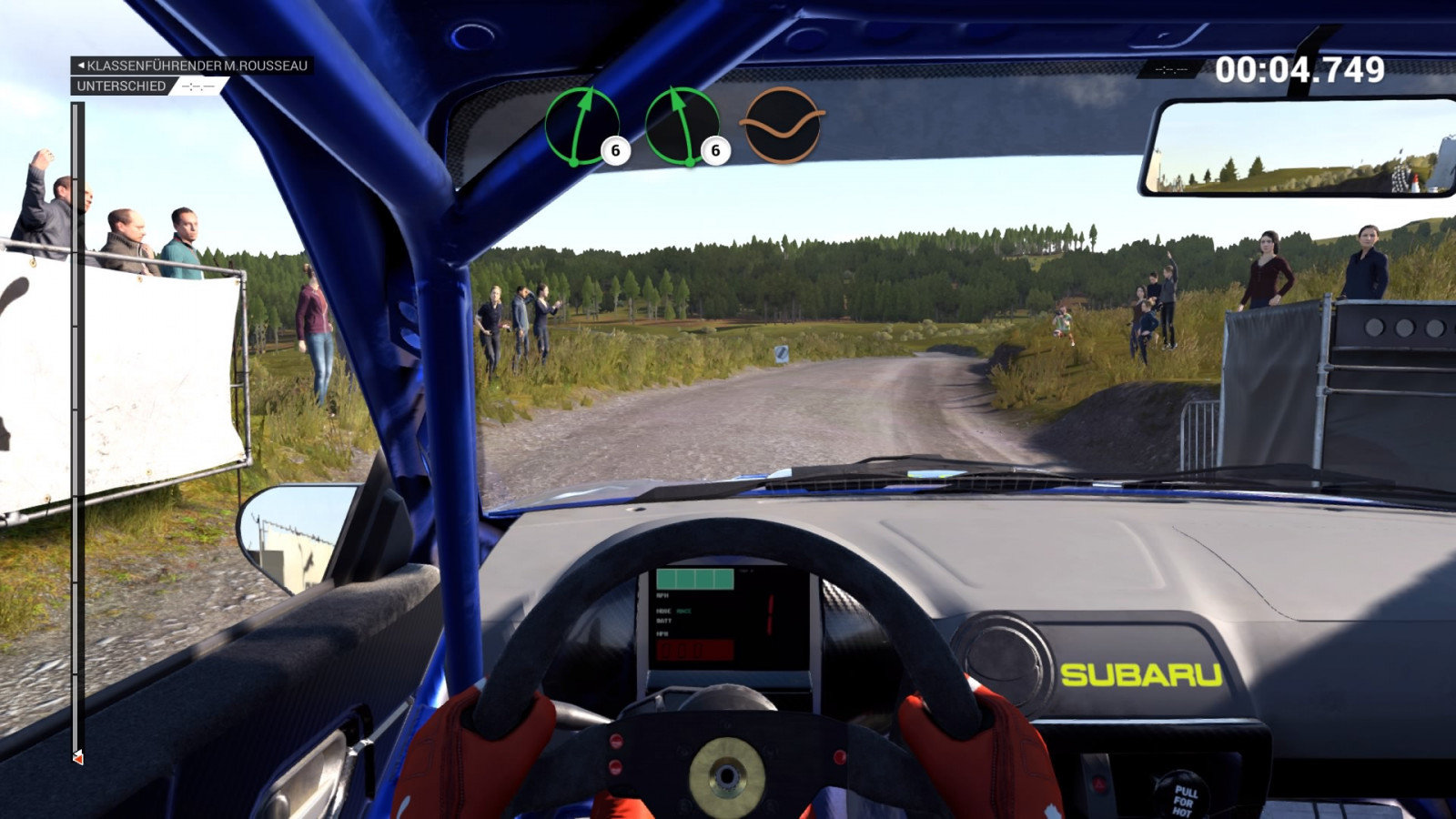Click the red stage progress marker
1456x819 pixels.
[78, 757]
